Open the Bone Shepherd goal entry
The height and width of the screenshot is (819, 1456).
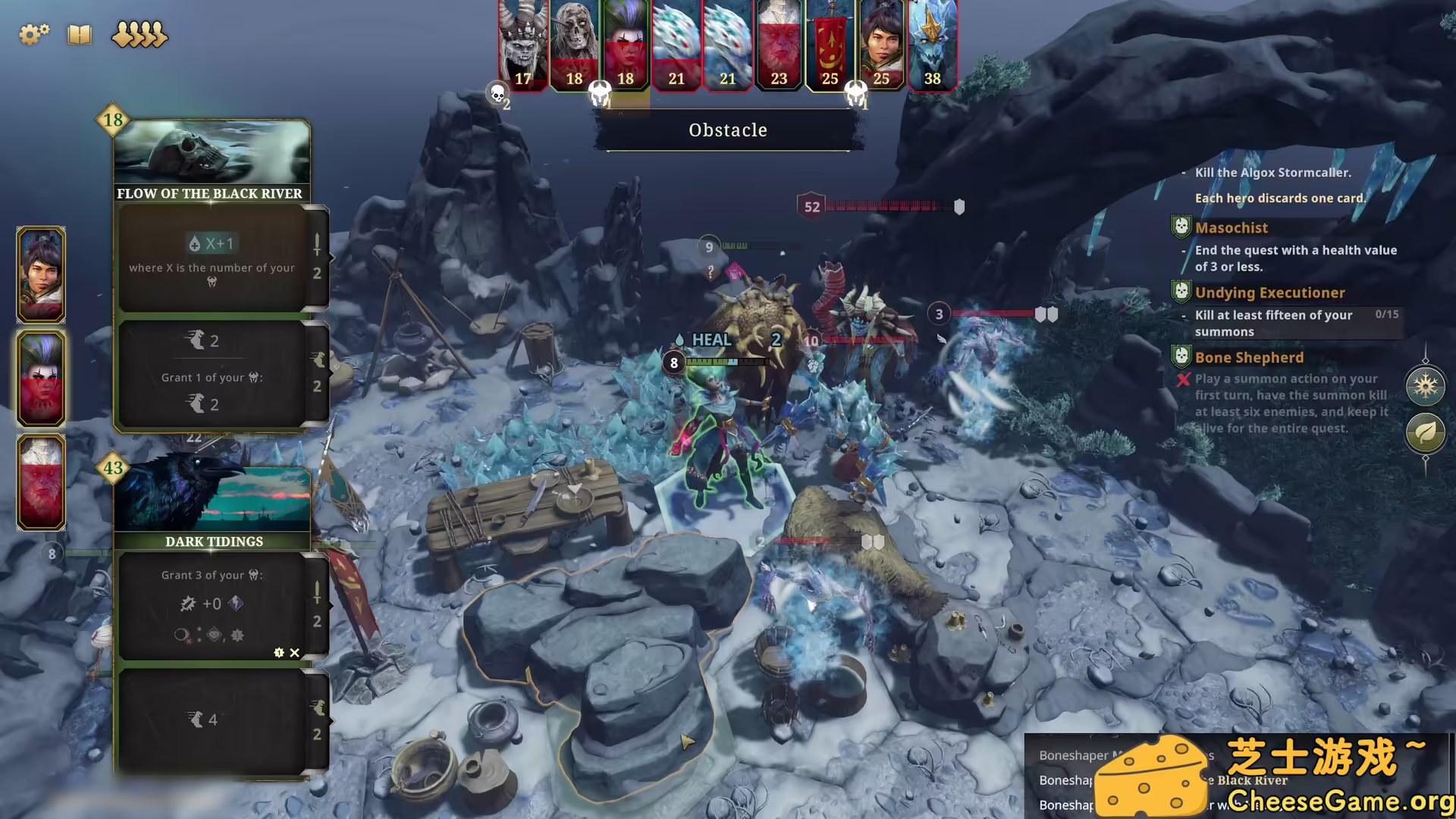pos(1249,358)
